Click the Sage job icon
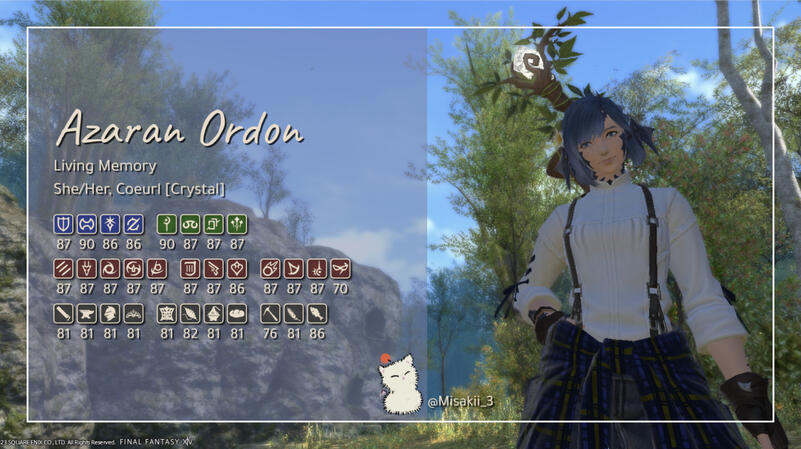 [x=237, y=223]
